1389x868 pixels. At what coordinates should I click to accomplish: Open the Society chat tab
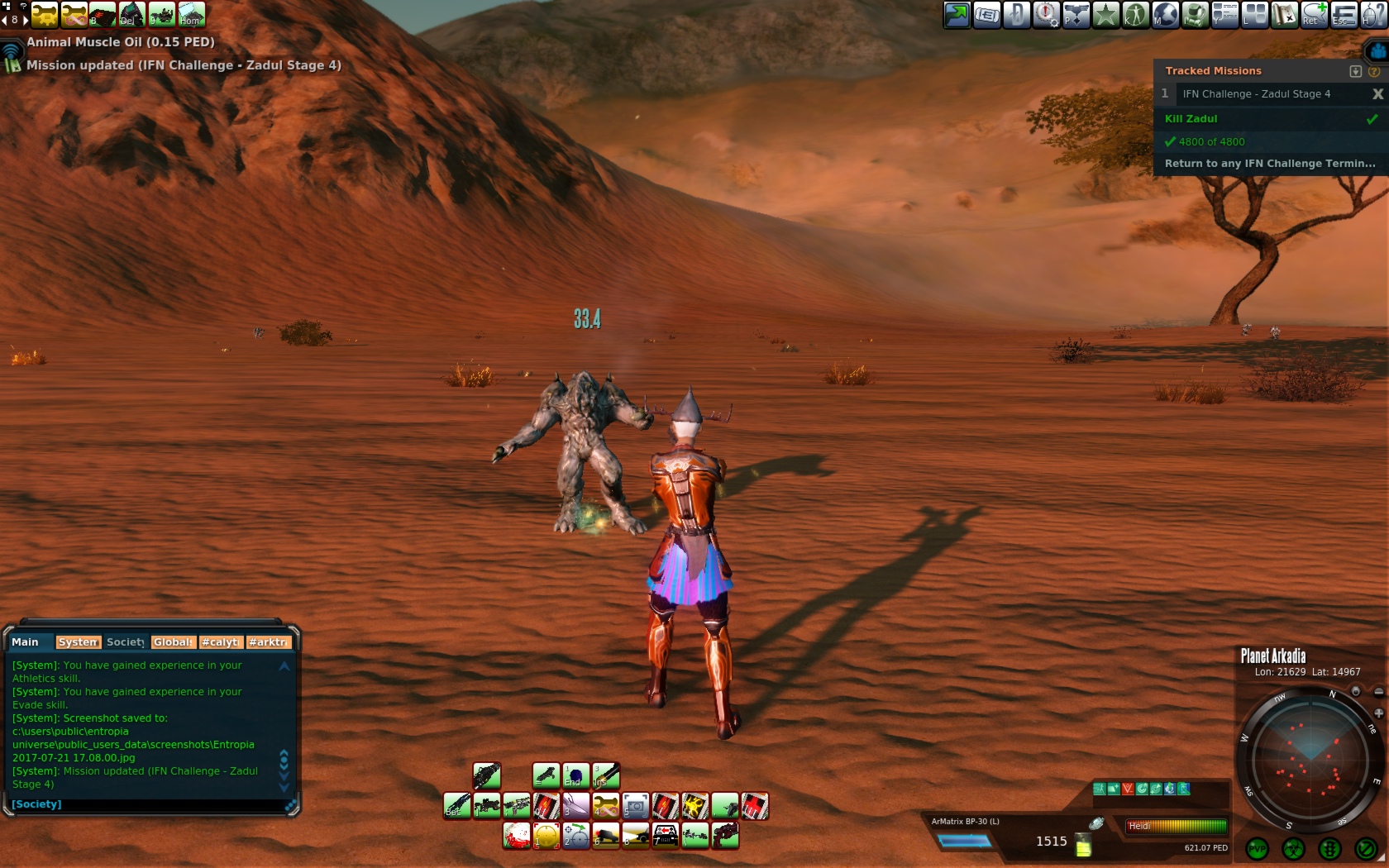click(125, 642)
